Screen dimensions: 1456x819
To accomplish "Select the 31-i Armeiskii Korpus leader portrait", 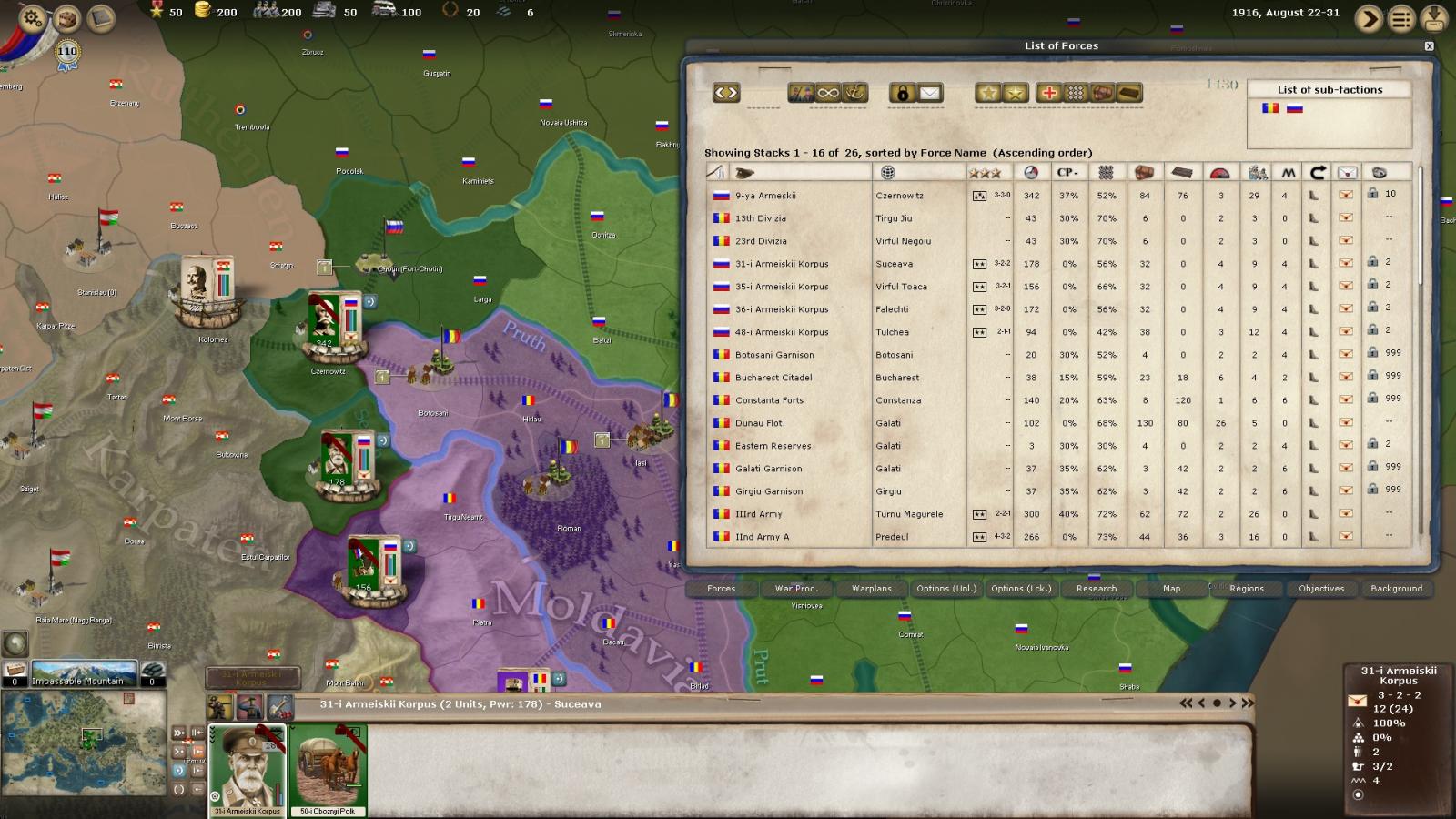I will tap(248, 769).
